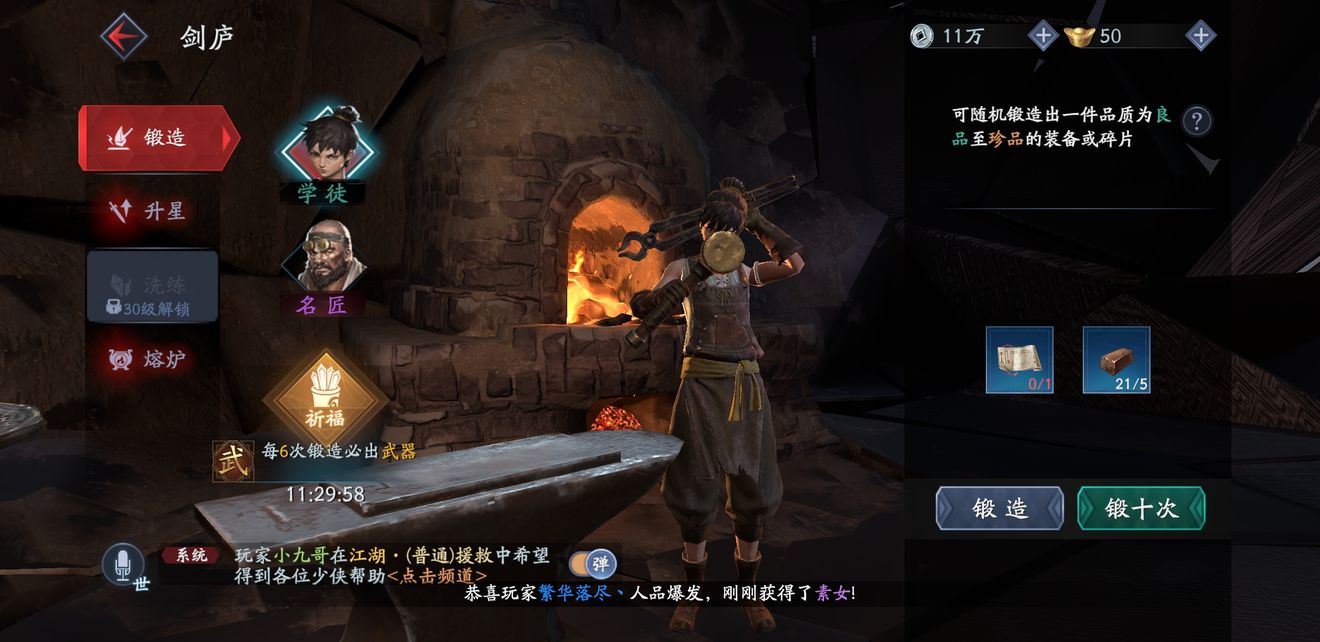Open the <点击频道> channel link
This screenshot has height=642, width=1320.
437,576
